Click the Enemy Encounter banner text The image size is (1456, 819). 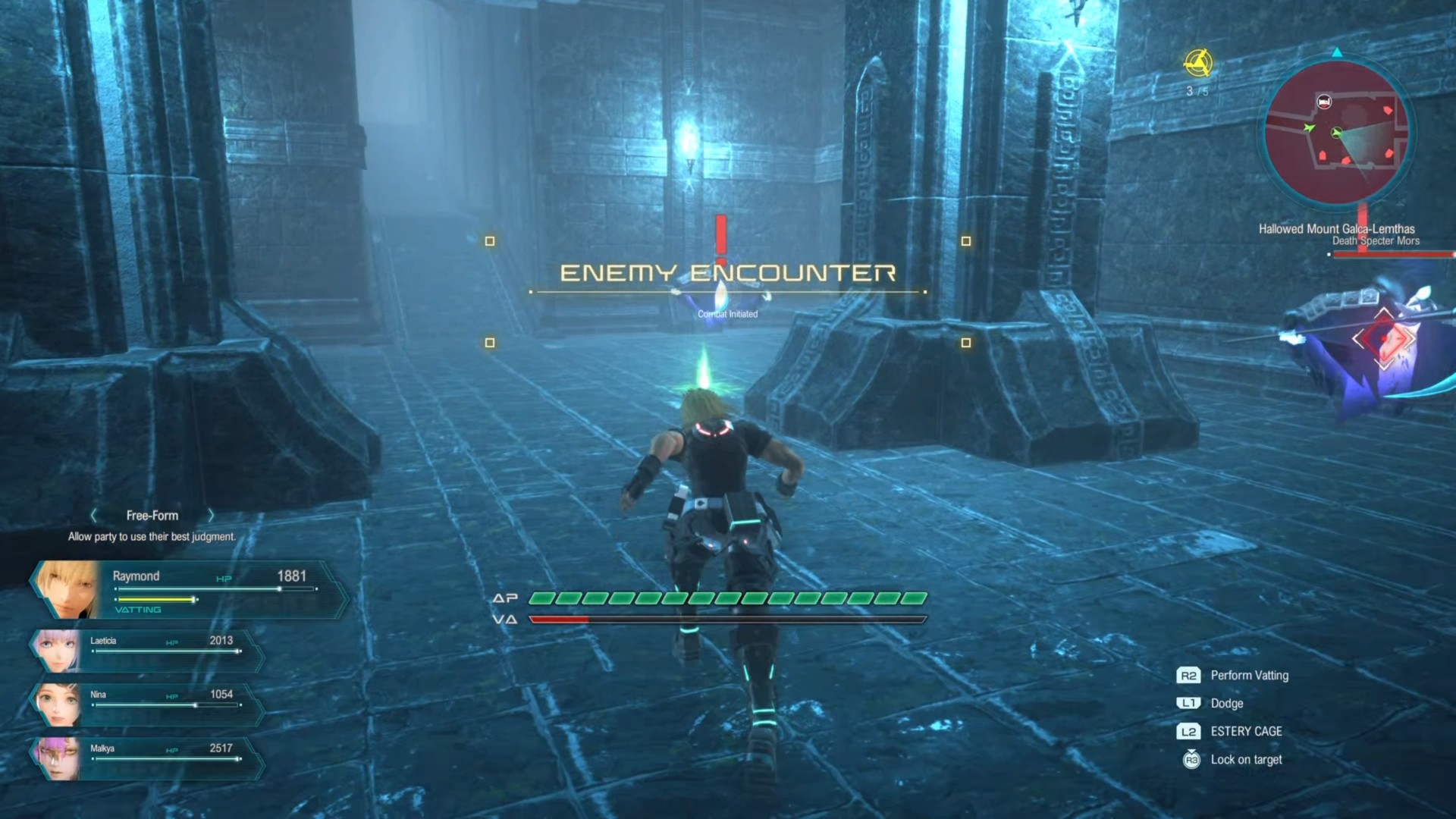tap(726, 271)
